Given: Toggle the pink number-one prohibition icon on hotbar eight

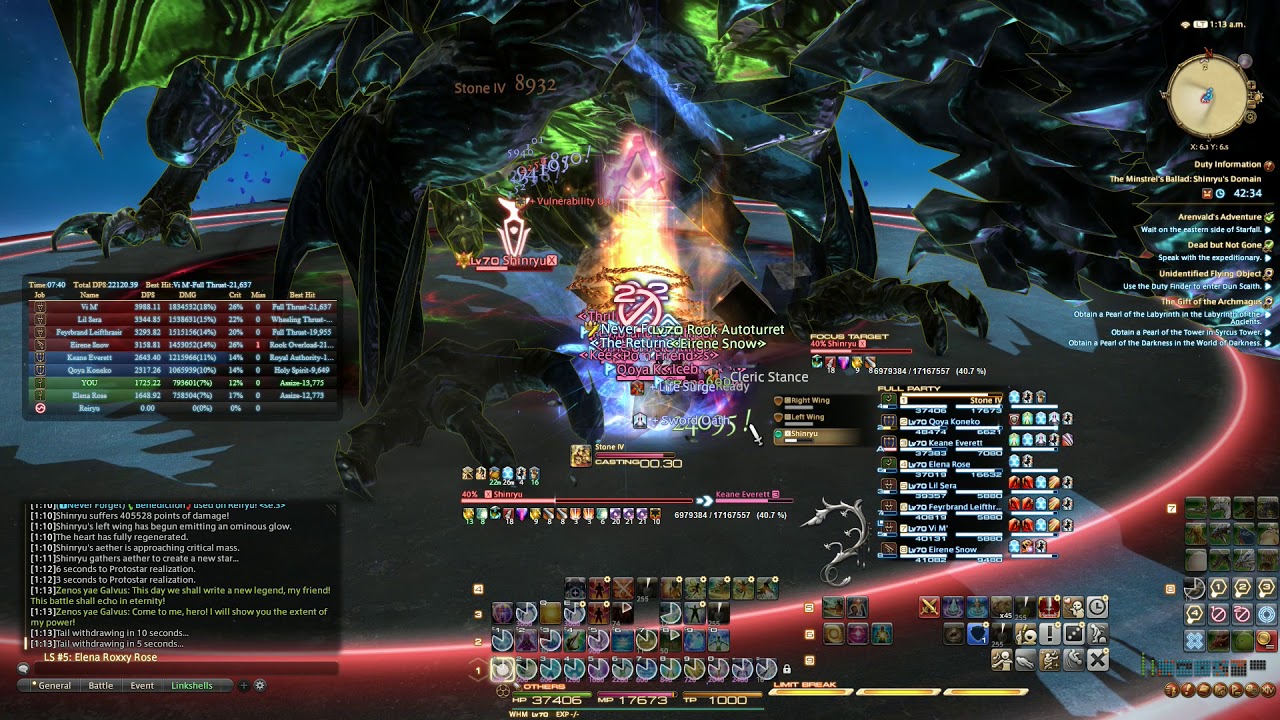Looking at the screenshot, I should (x=1218, y=613).
